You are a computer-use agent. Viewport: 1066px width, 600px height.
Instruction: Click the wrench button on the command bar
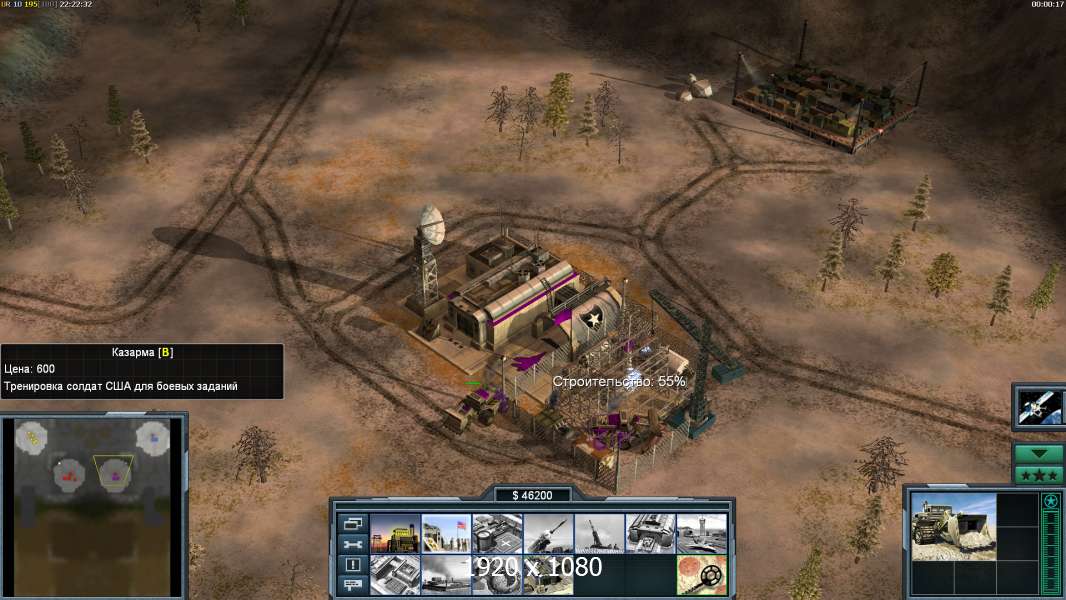352,544
